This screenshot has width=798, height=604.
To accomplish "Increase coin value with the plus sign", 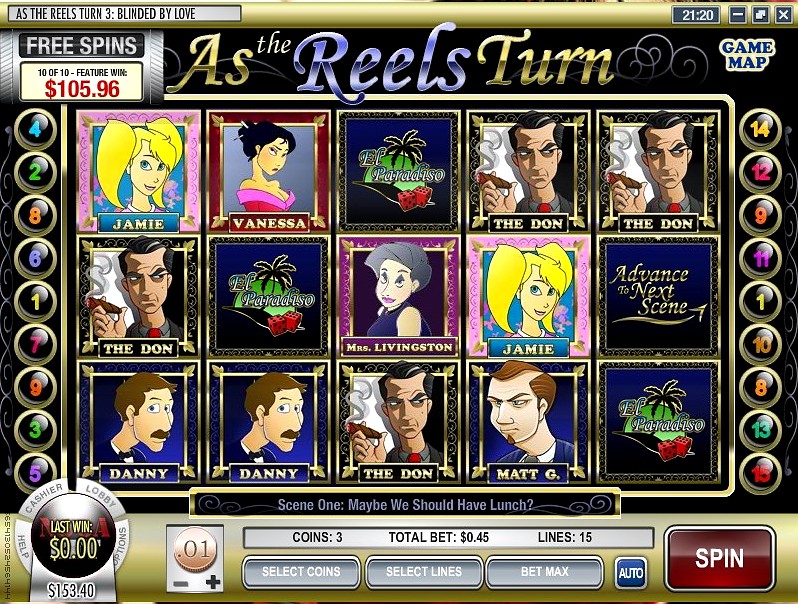I will pyautogui.click(x=212, y=582).
